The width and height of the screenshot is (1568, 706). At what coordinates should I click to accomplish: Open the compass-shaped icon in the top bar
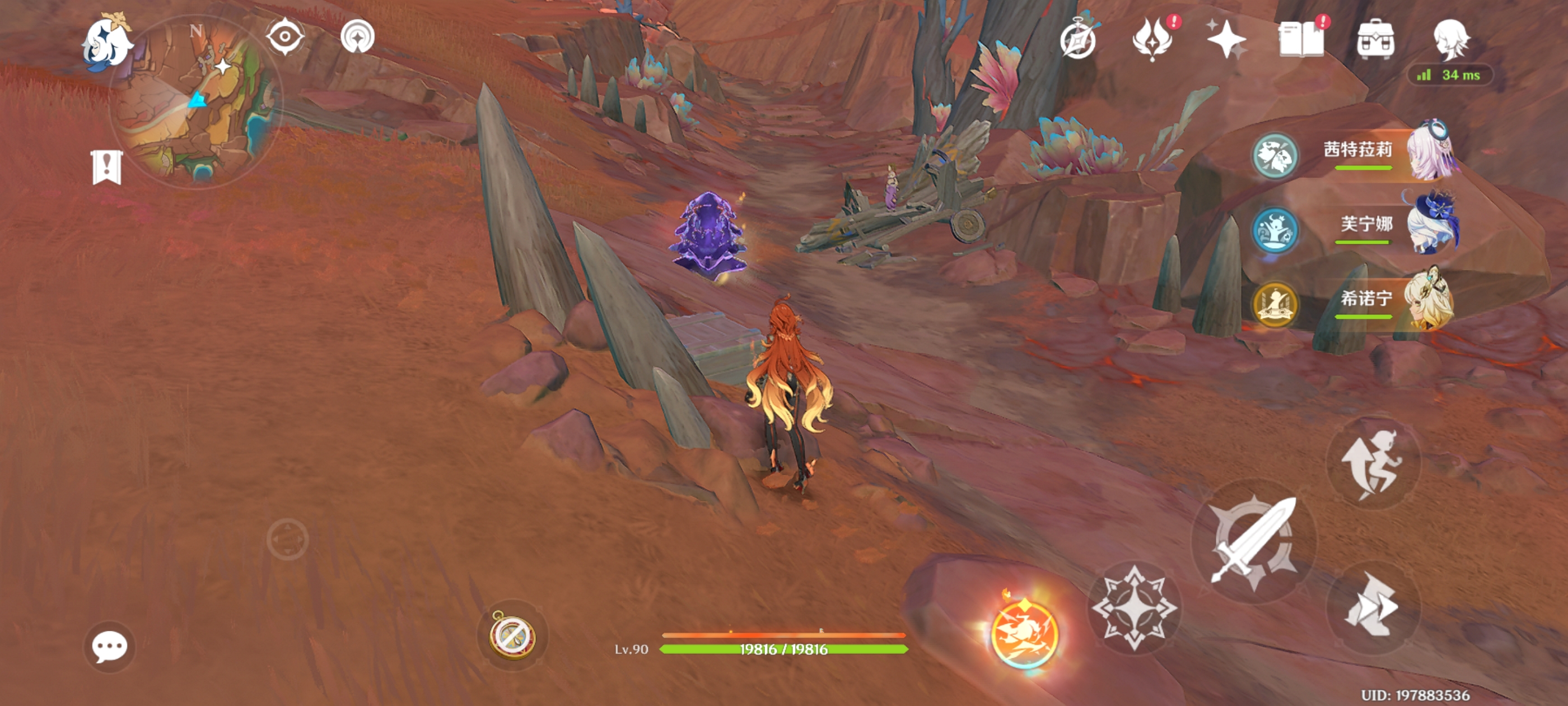1077,39
